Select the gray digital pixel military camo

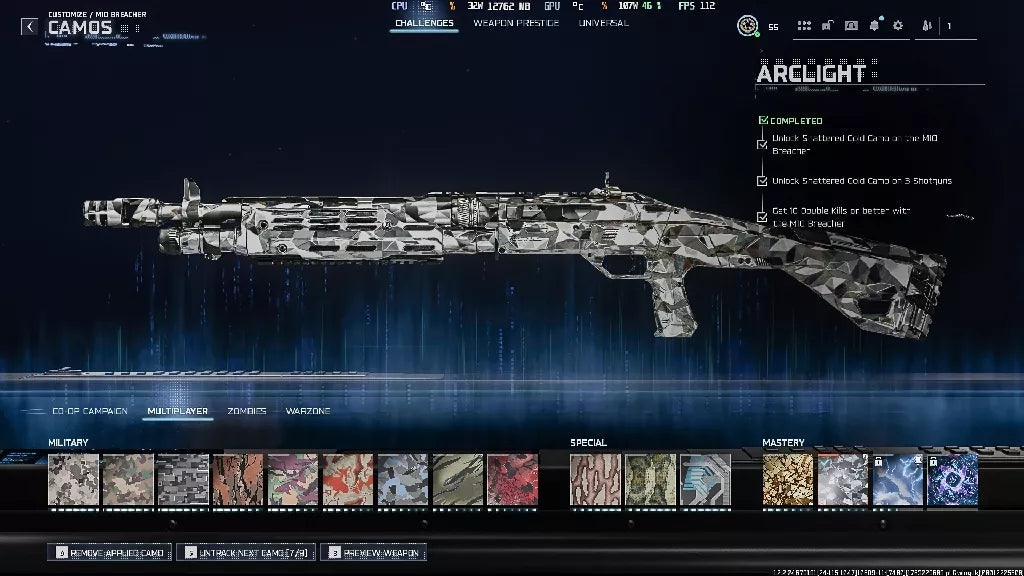[x=182, y=480]
